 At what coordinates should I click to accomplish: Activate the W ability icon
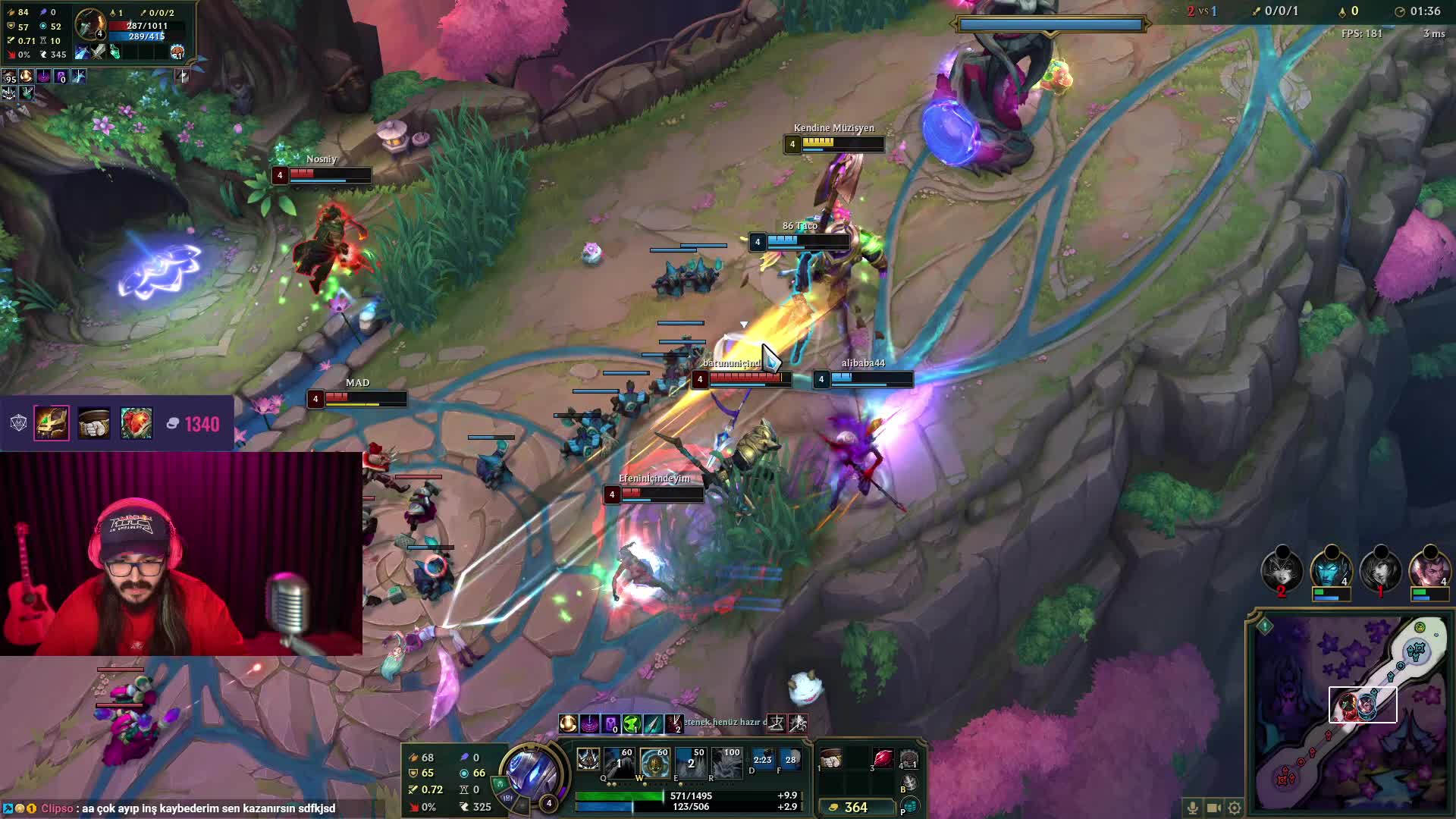(654, 763)
